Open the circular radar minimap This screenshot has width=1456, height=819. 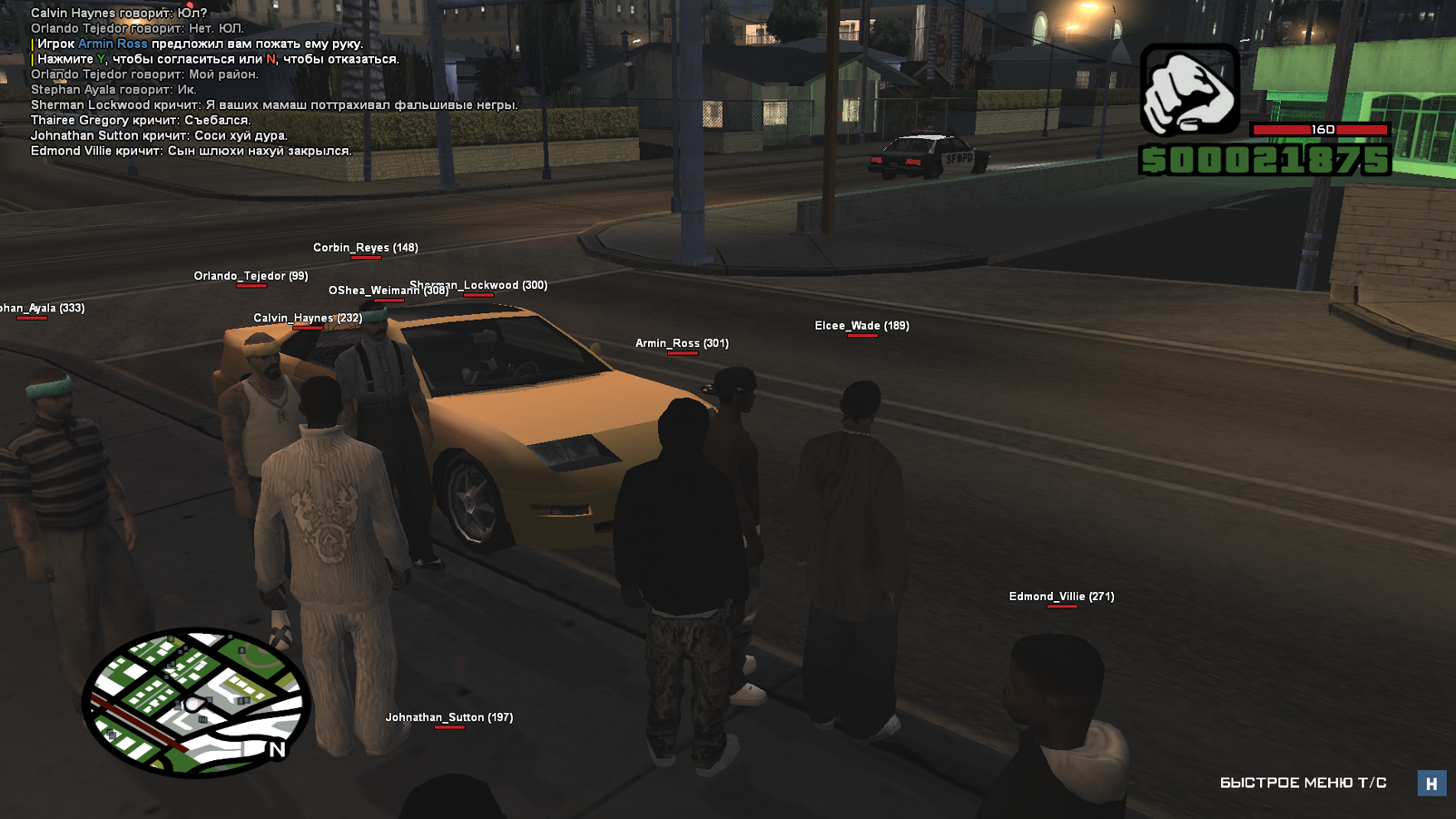(196, 702)
